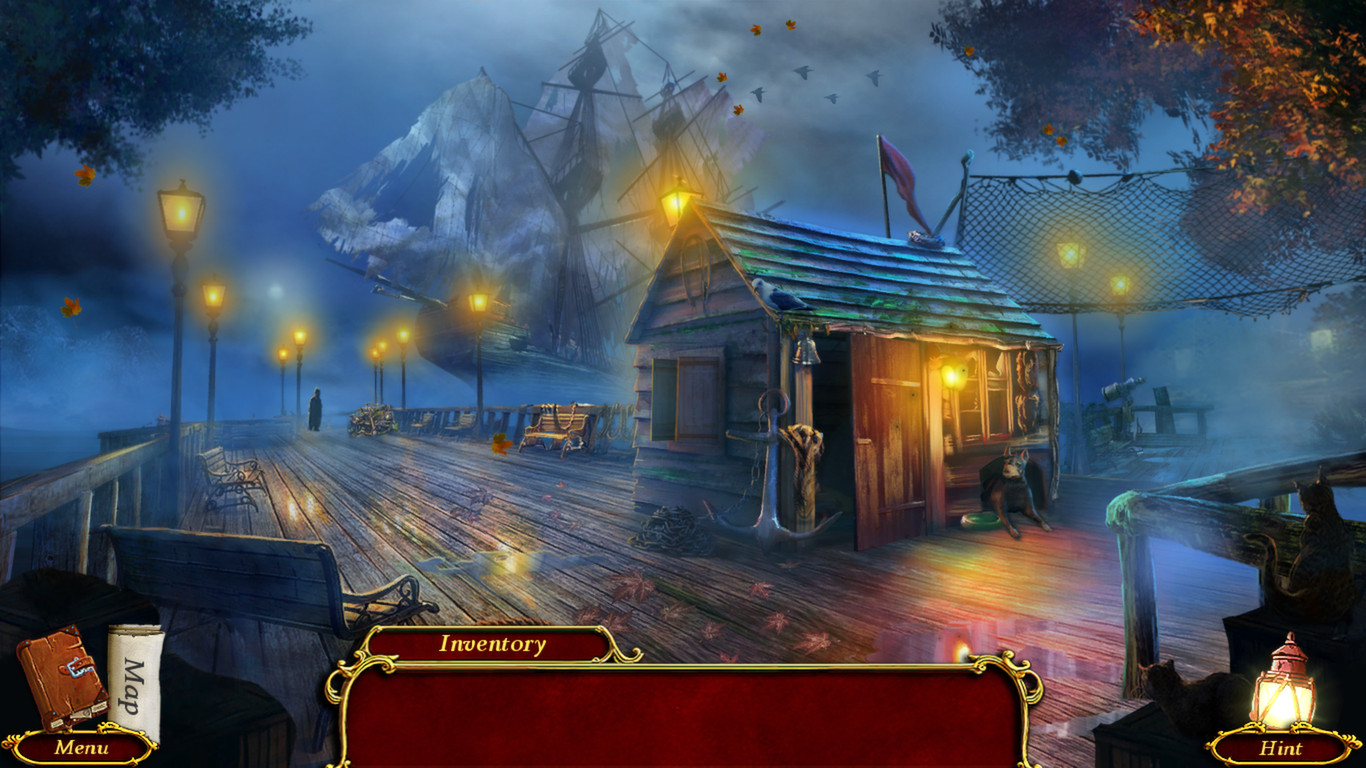Open the hut's red wooden door
1366x768 pixels.
click(886, 440)
